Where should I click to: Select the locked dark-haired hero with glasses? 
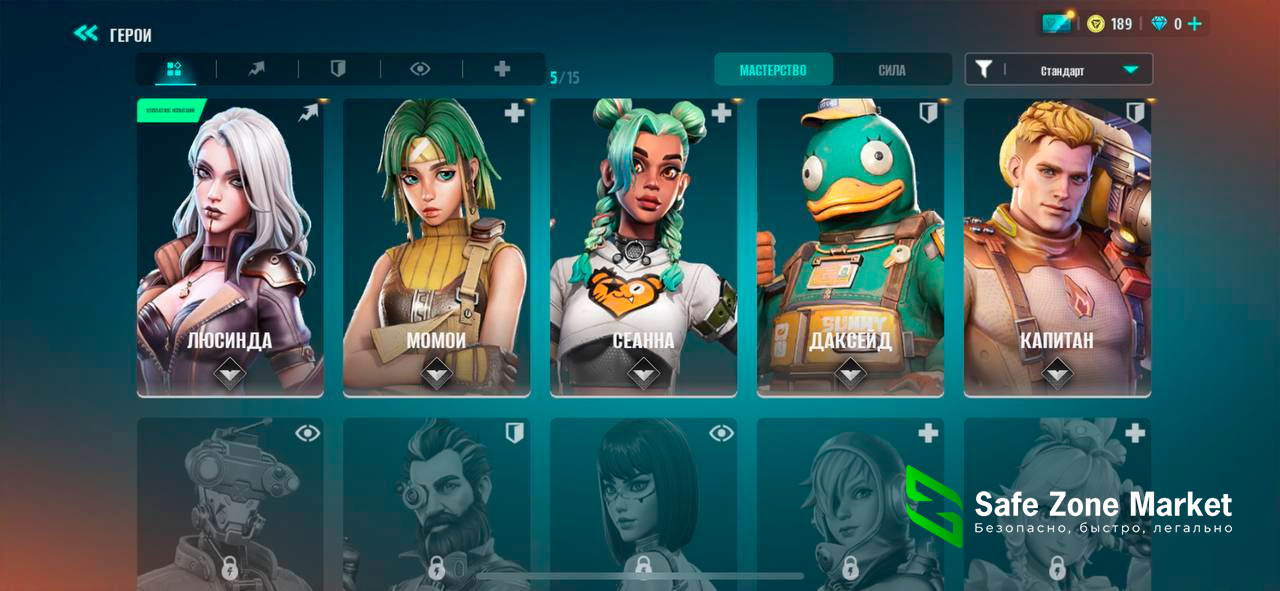coord(643,505)
